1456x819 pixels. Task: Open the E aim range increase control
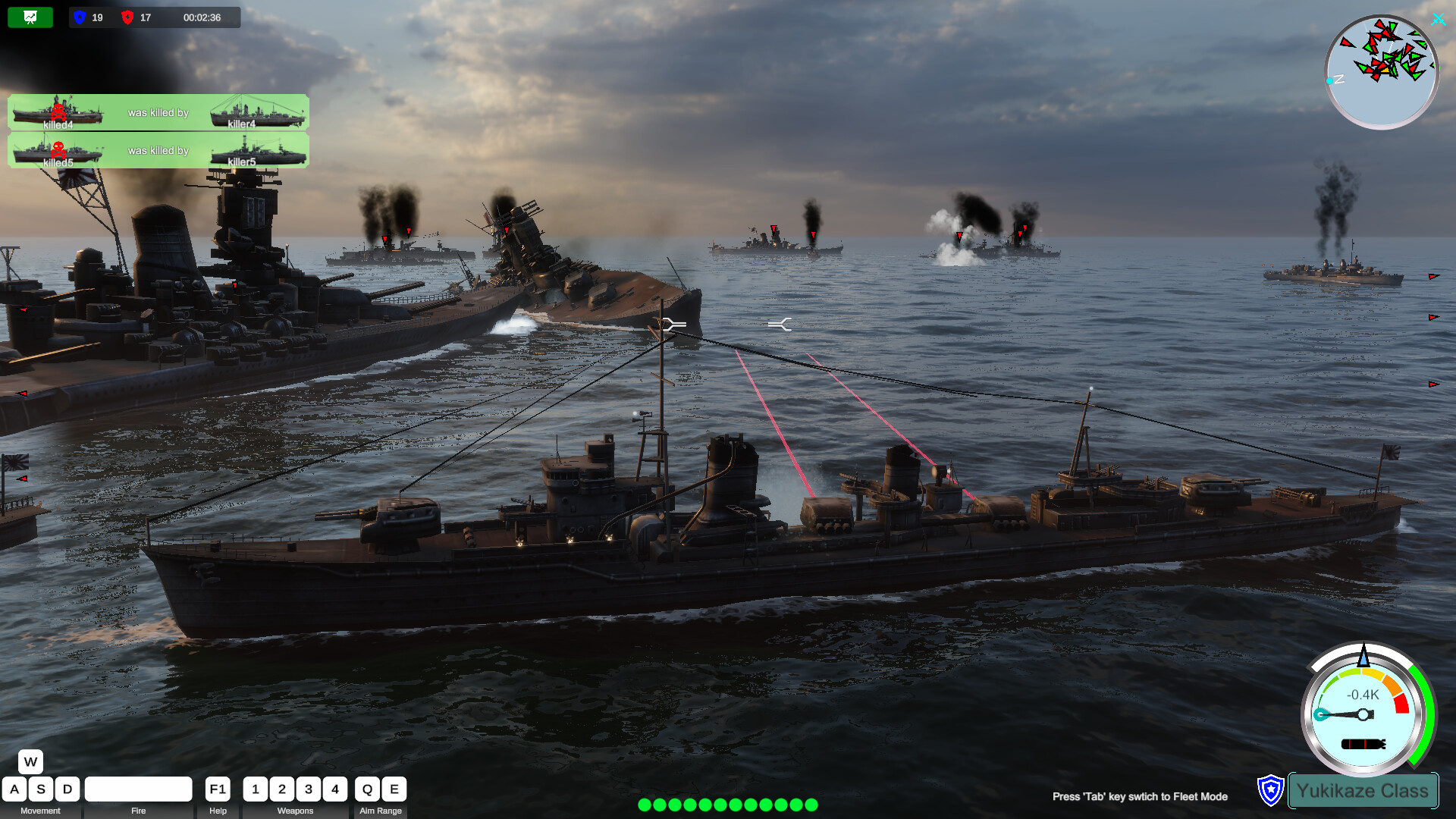coord(394,789)
